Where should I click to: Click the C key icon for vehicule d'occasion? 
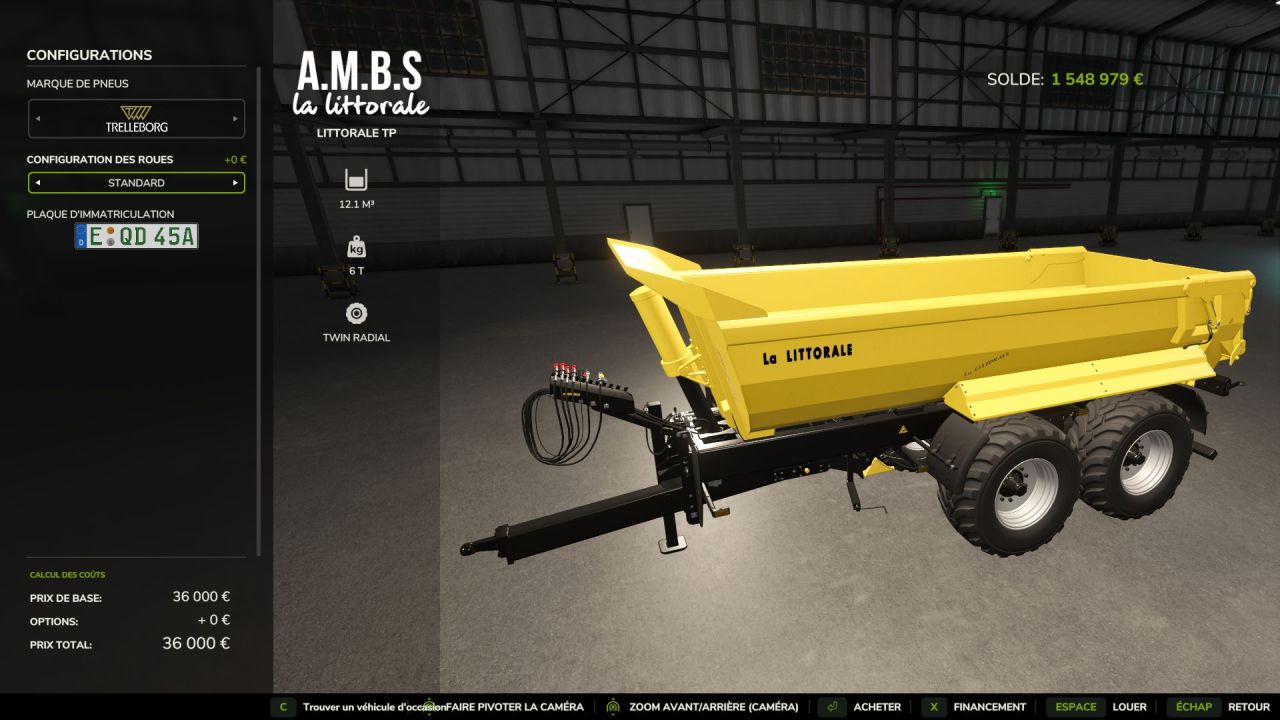tap(285, 706)
